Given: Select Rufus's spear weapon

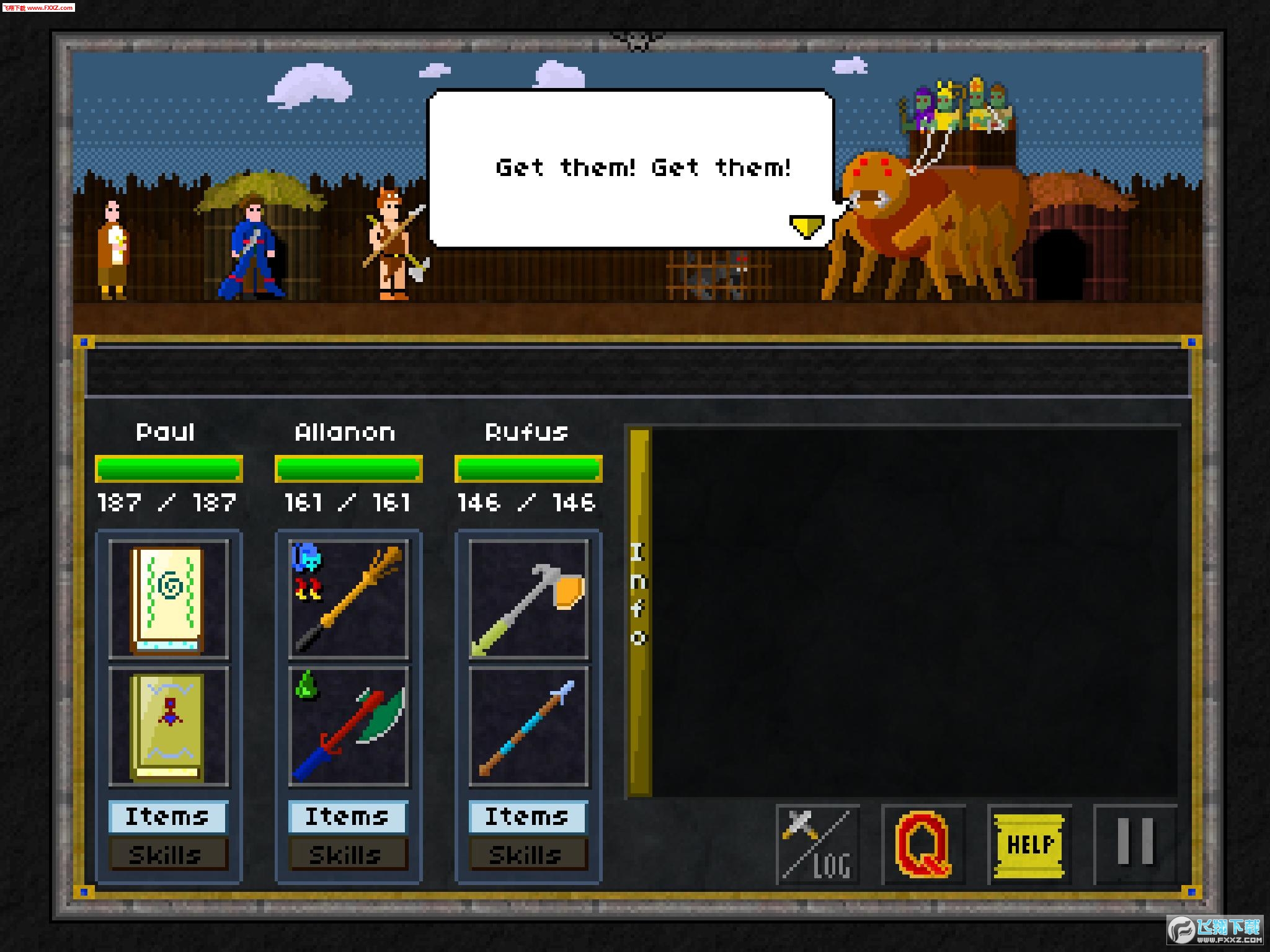Looking at the screenshot, I should coord(528,726).
